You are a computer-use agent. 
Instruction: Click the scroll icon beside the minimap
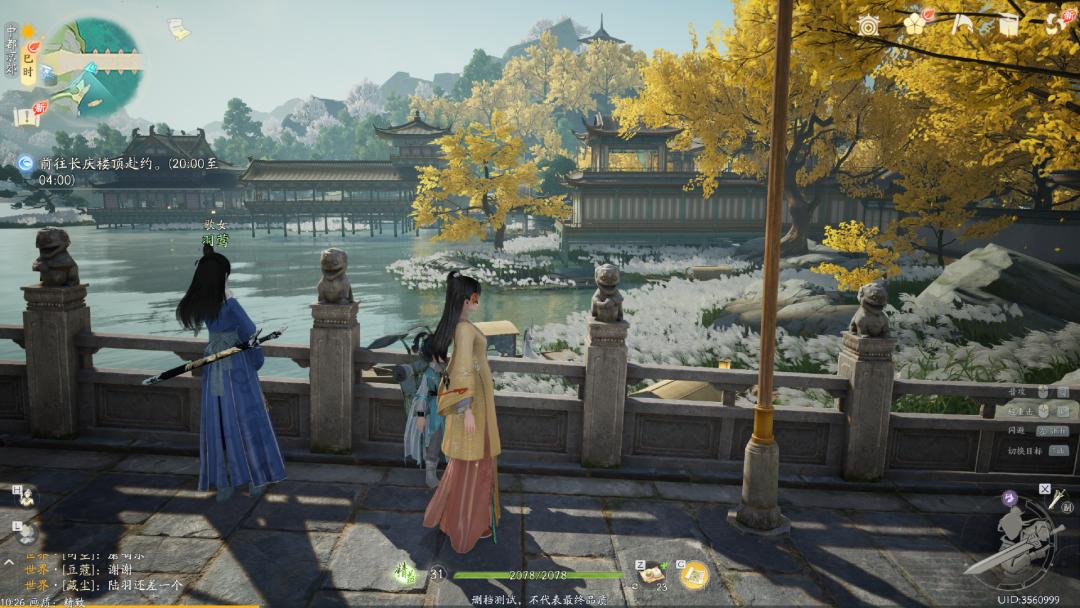178,29
